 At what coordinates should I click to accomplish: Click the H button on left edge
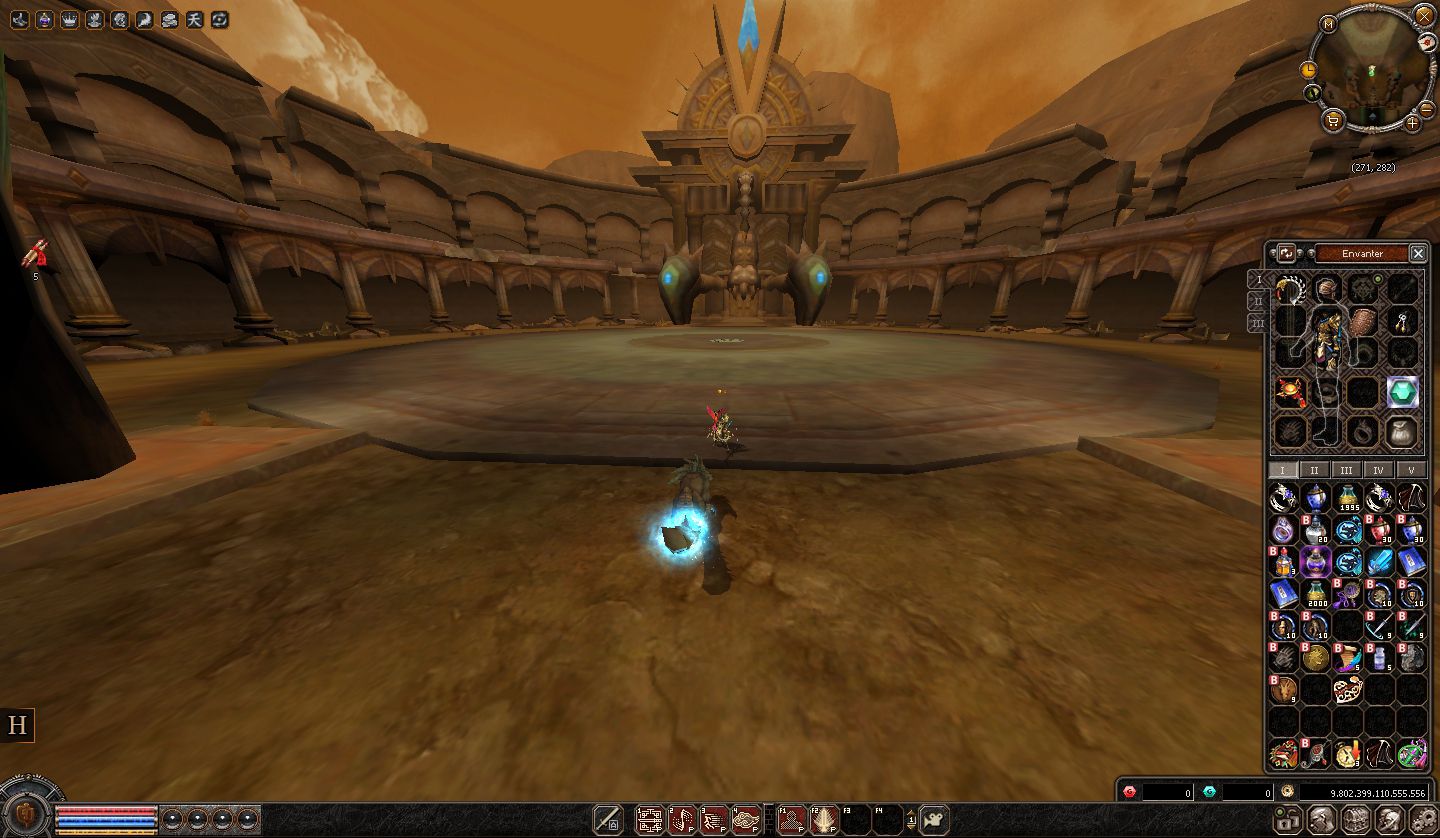(x=17, y=725)
